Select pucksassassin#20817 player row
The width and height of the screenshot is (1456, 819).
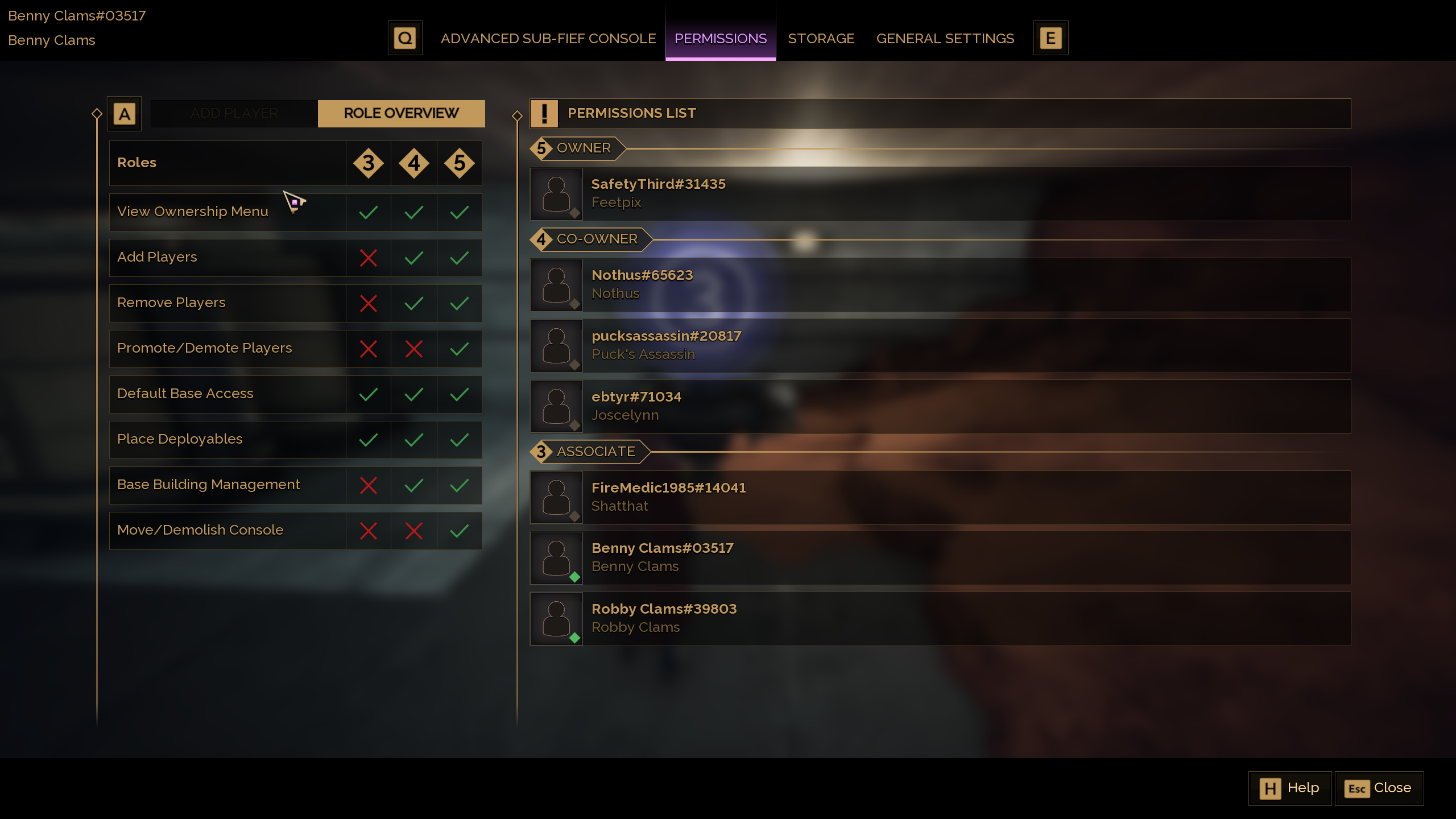click(940, 345)
